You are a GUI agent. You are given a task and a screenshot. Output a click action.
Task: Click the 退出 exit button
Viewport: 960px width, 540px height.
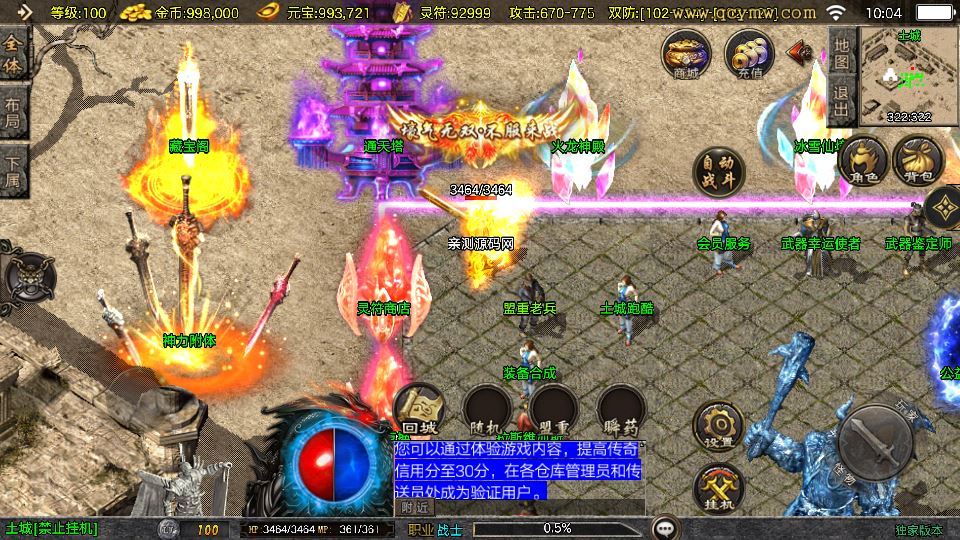841,102
